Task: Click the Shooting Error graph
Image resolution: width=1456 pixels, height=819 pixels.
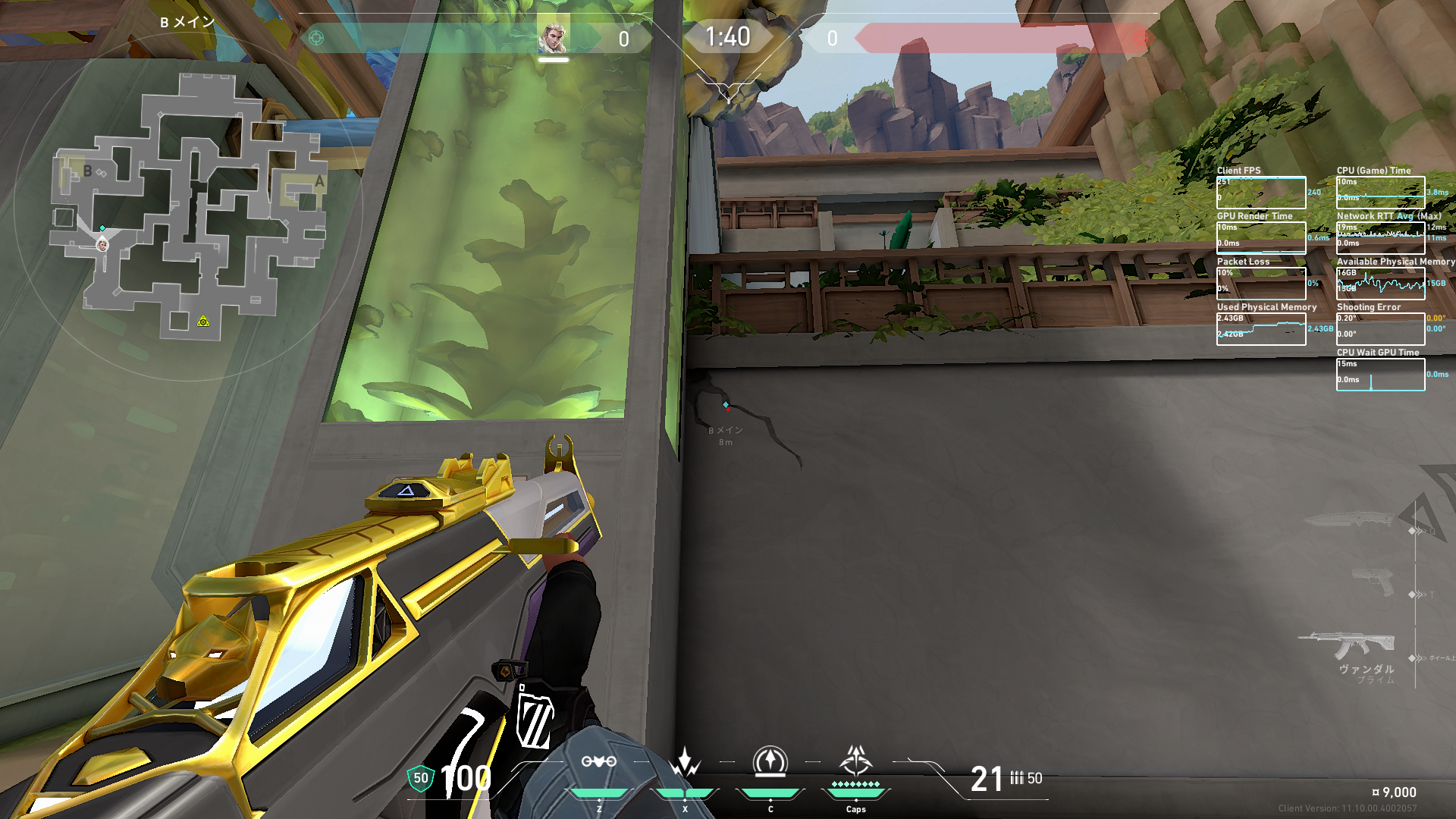Action: tap(1380, 329)
